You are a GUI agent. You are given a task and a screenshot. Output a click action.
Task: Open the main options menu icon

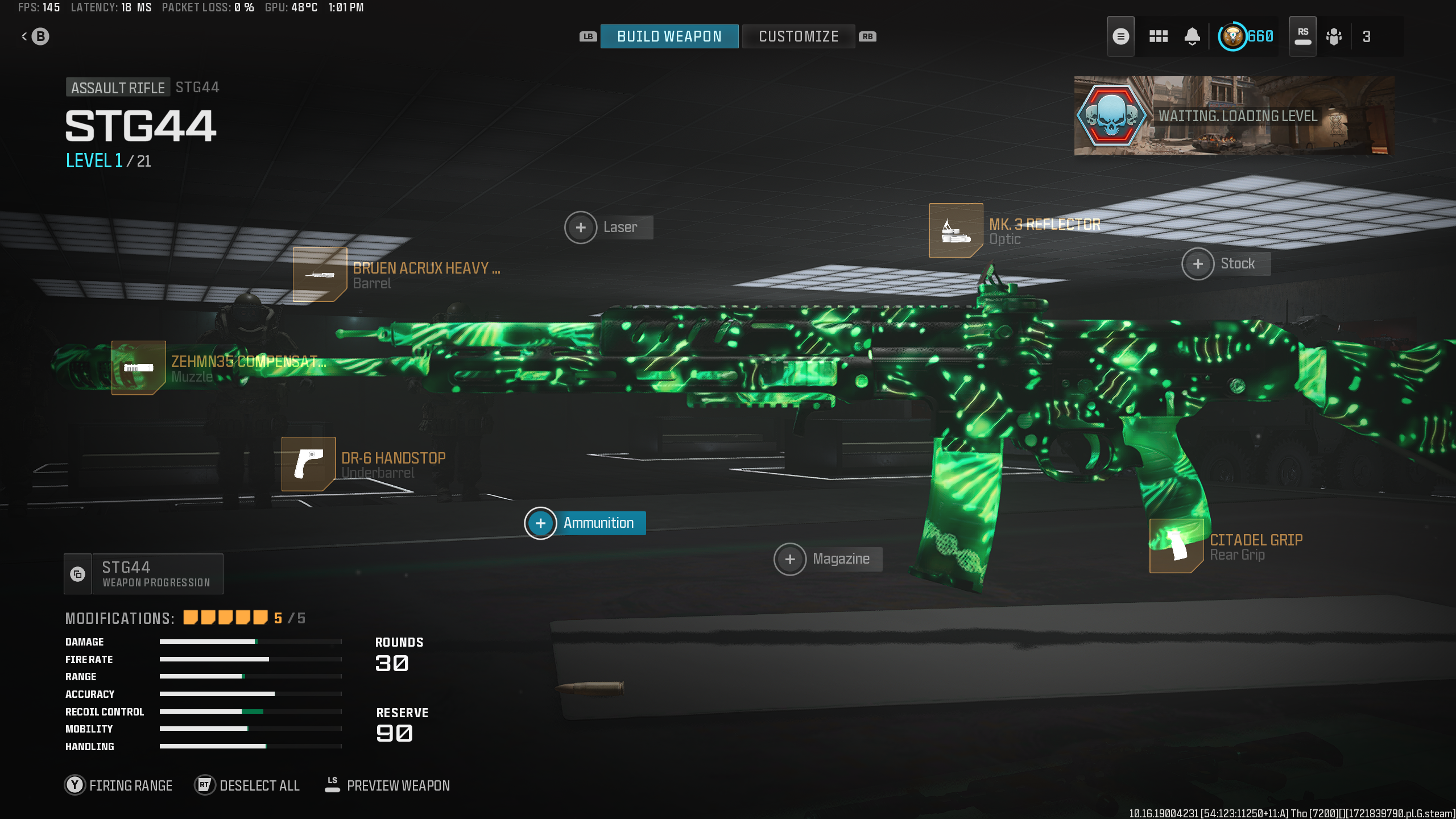point(1120,36)
